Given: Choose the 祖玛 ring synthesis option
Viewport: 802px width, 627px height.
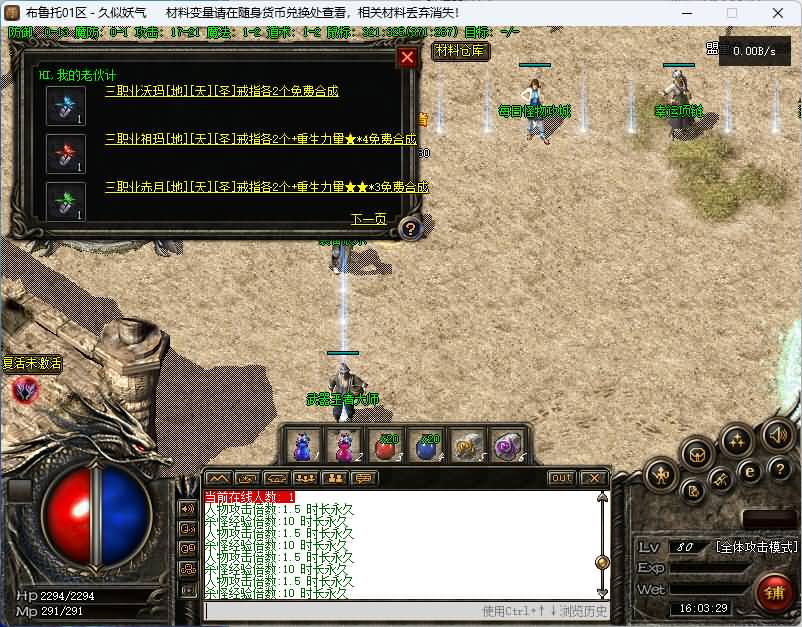Looking at the screenshot, I should click(x=260, y=139).
